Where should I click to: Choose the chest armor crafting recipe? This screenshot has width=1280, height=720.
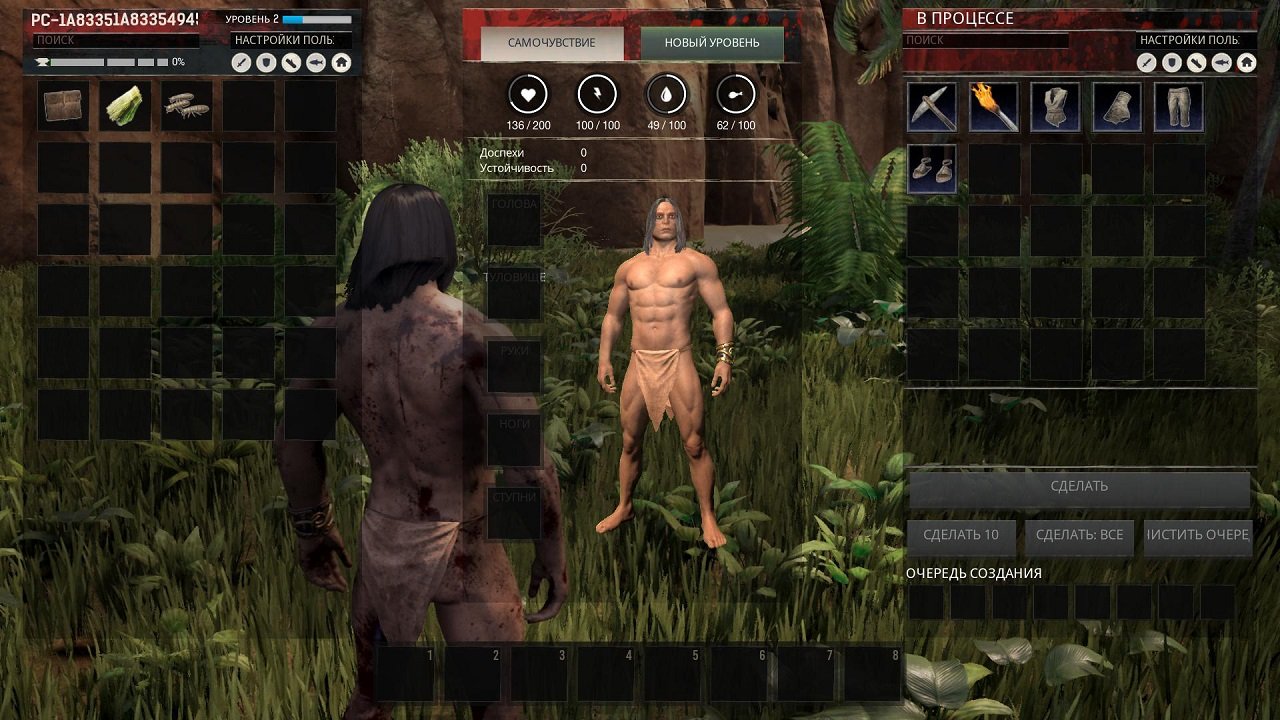click(1055, 107)
